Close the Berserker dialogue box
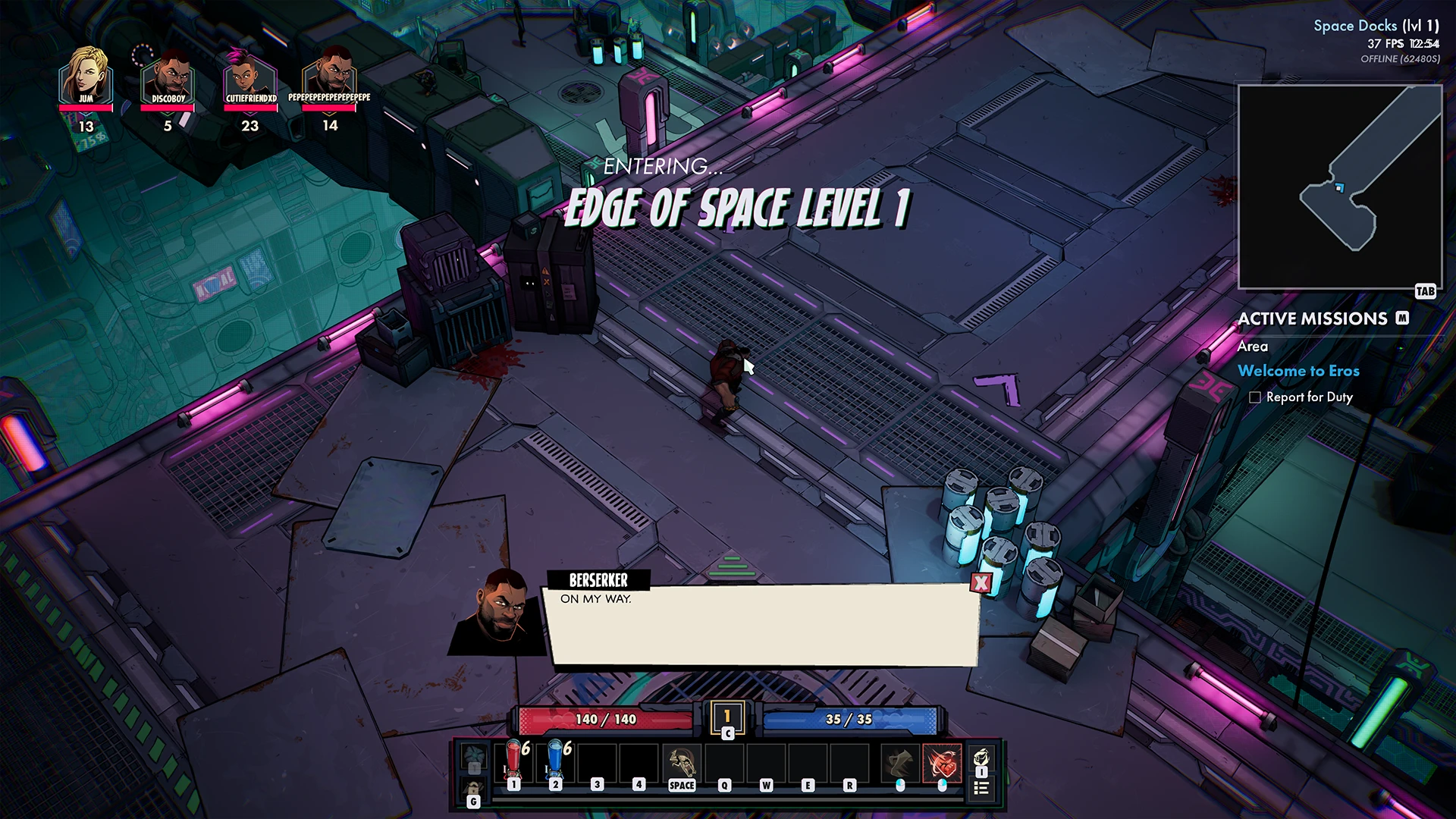Image resolution: width=1456 pixels, height=819 pixels. [x=981, y=582]
